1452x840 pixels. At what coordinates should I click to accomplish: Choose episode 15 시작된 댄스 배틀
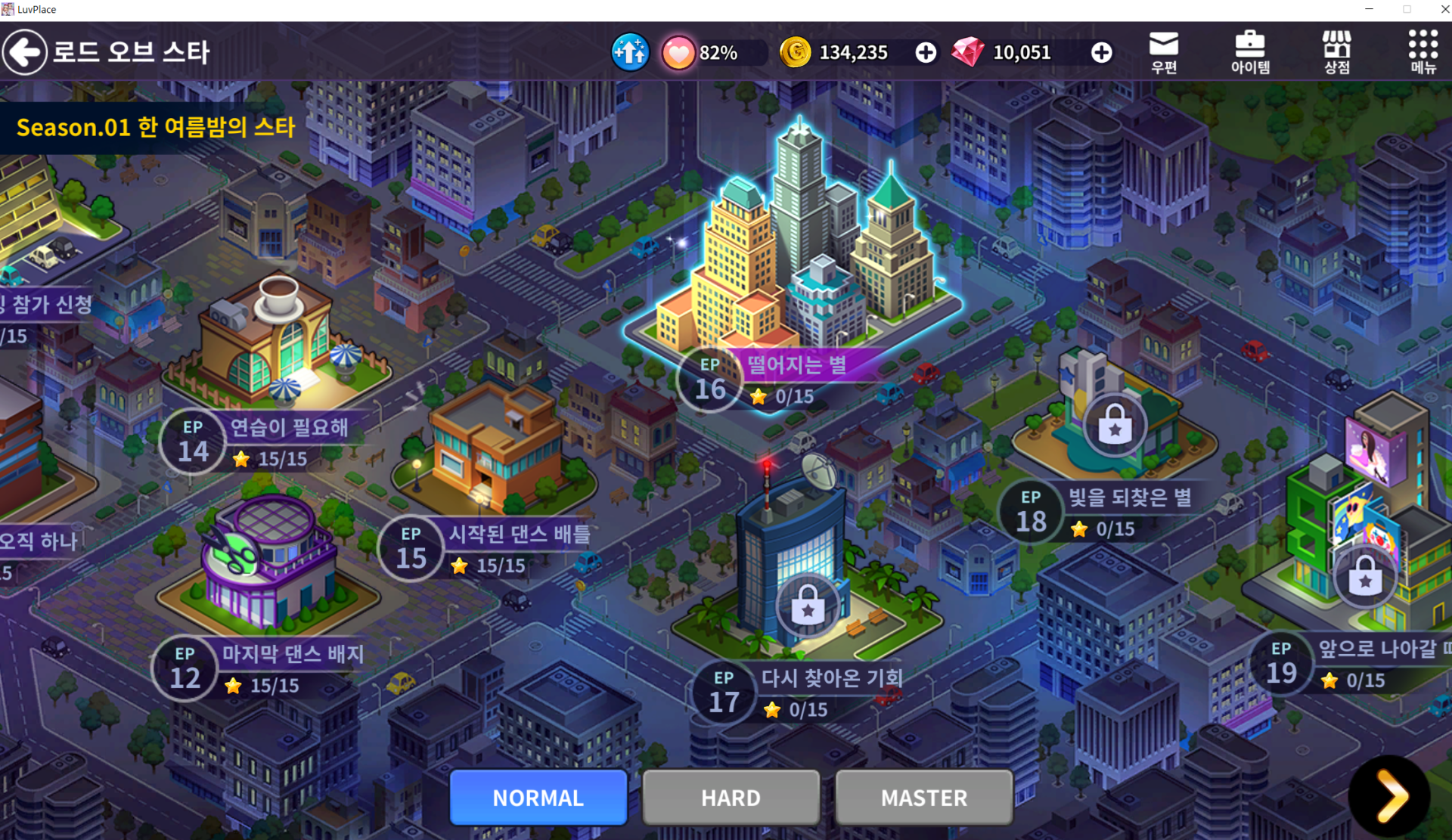484,548
